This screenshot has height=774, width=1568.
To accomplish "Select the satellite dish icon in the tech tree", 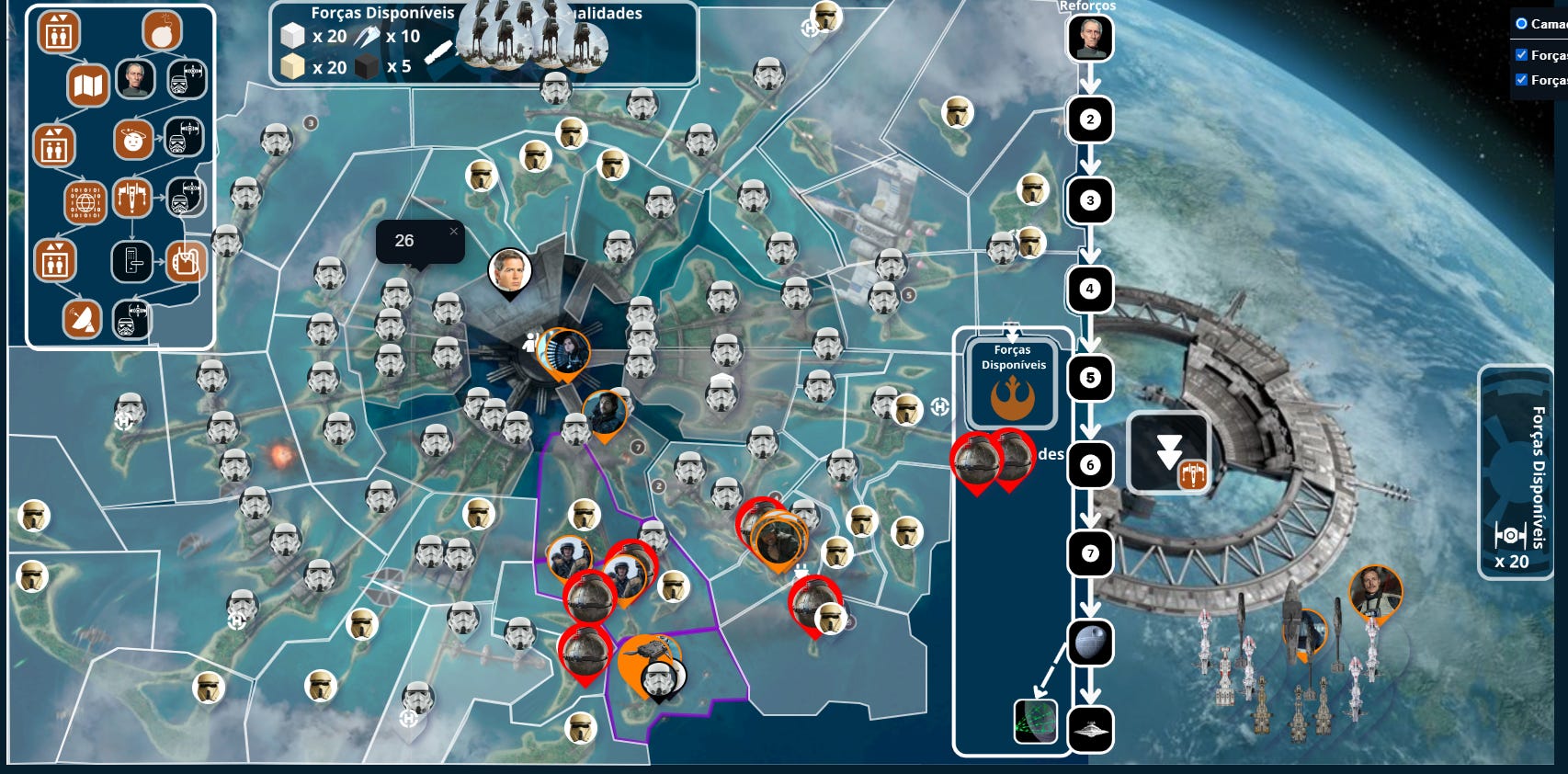I will coord(83,316).
